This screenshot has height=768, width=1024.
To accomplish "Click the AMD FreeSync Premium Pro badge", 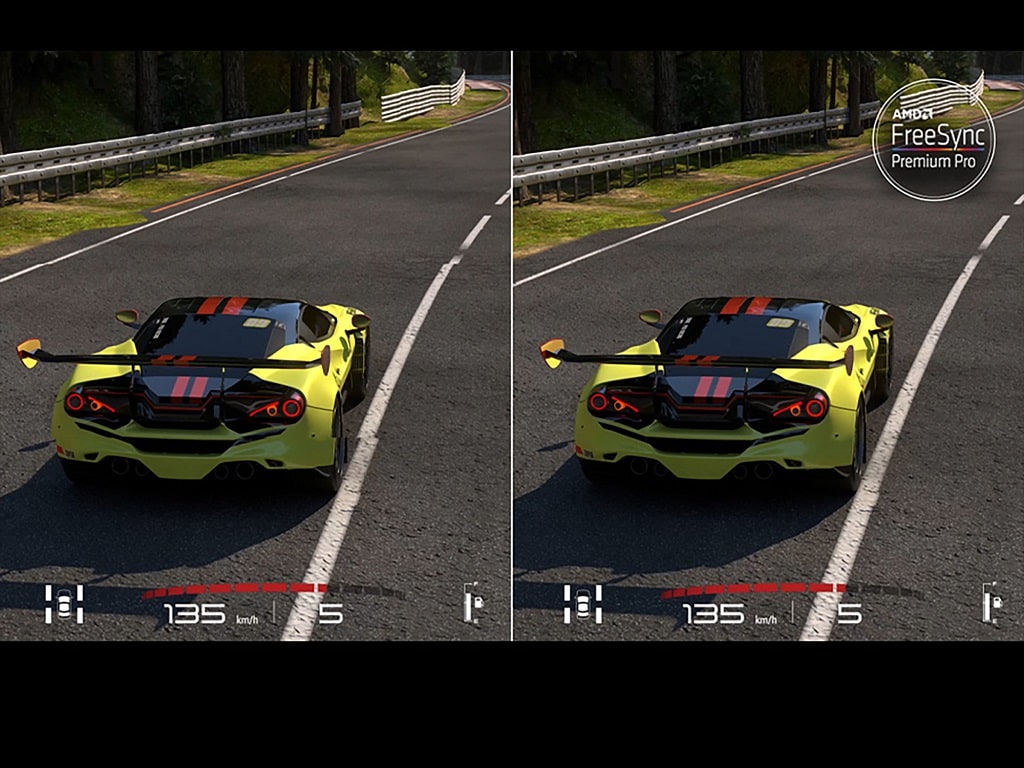I will coord(933,140).
